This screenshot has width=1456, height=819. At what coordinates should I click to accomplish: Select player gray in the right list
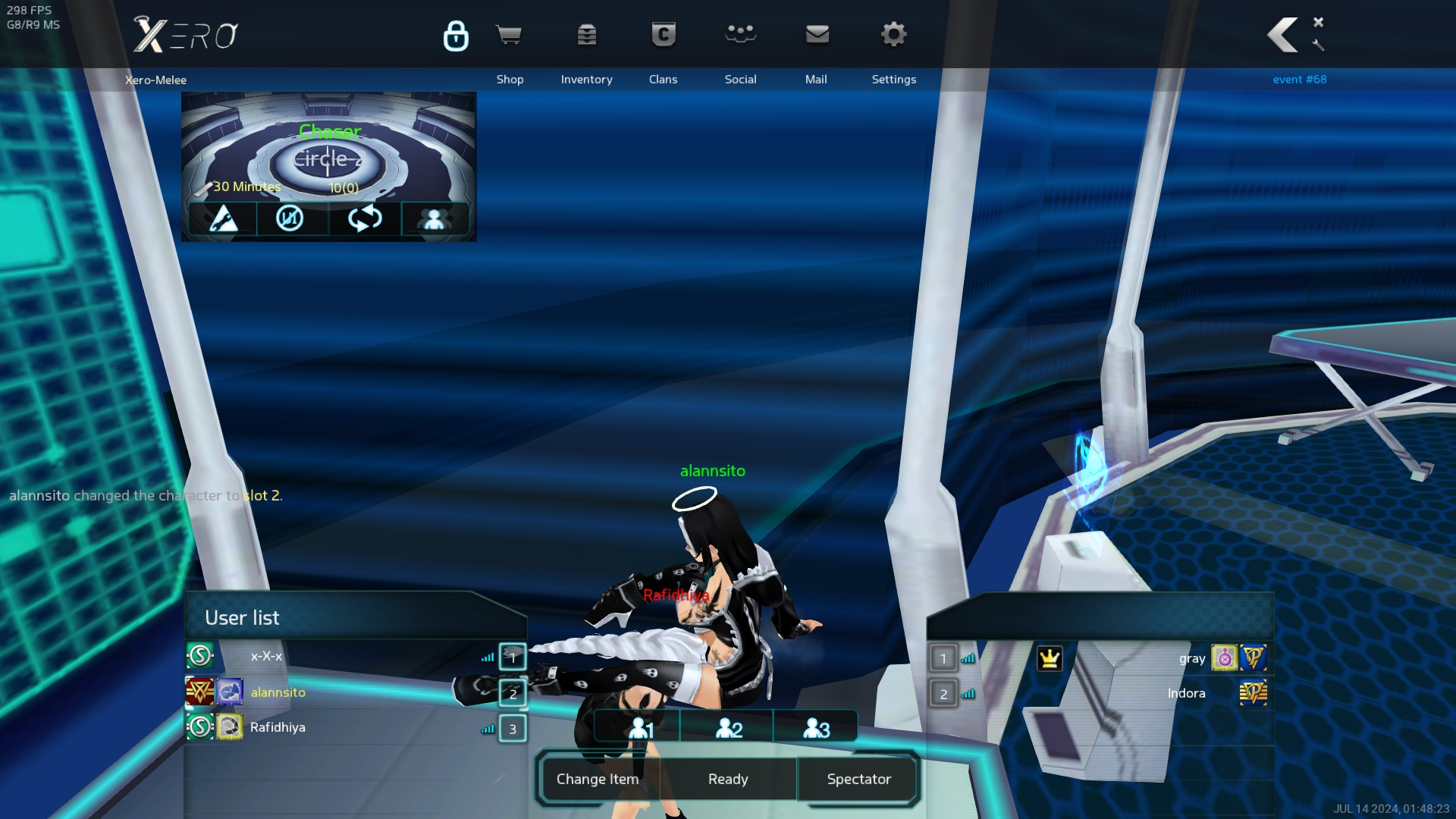1192,659
